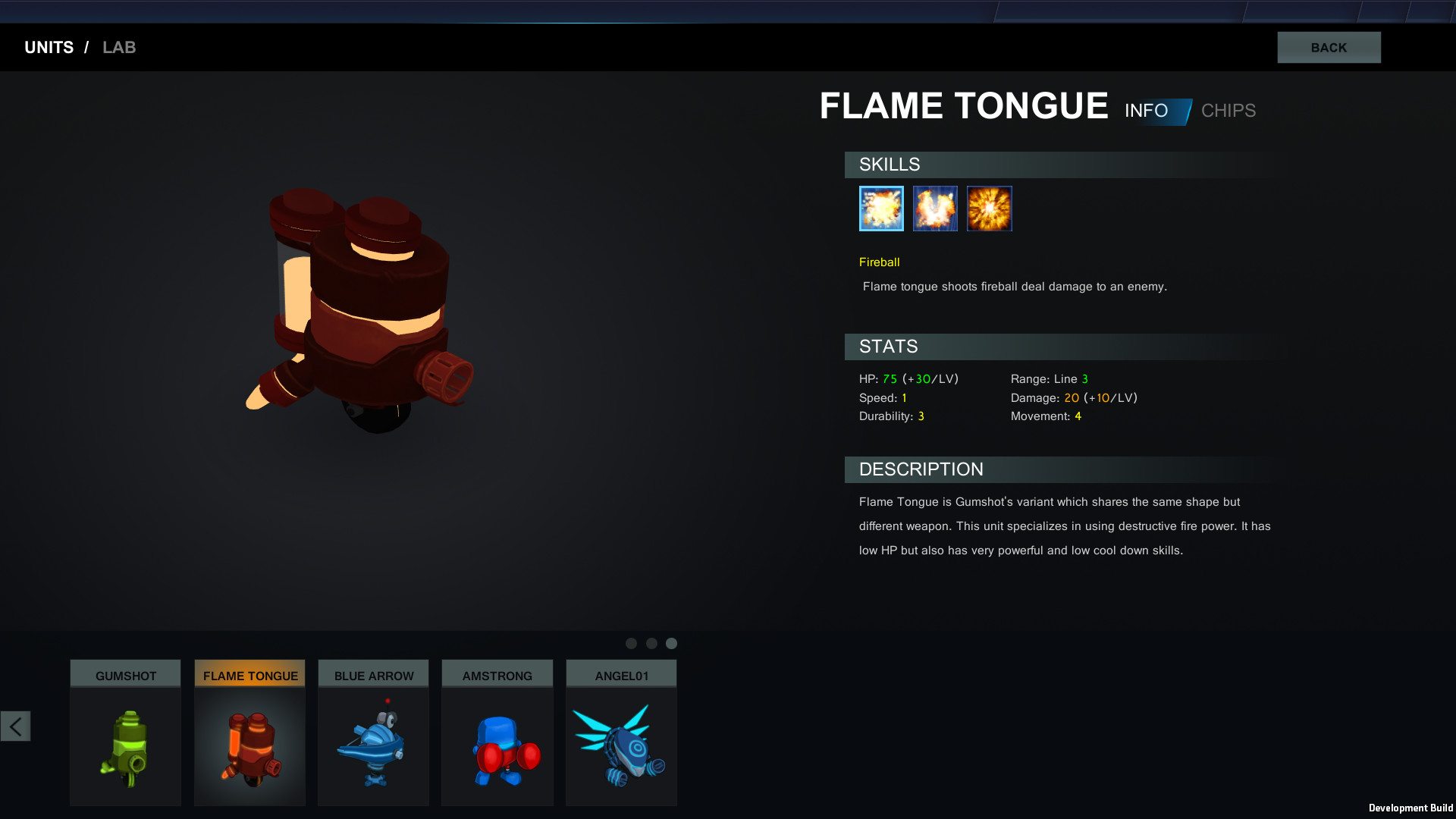The image size is (1456, 819).
Task: Select the first pagination dot
Action: (x=631, y=643)
